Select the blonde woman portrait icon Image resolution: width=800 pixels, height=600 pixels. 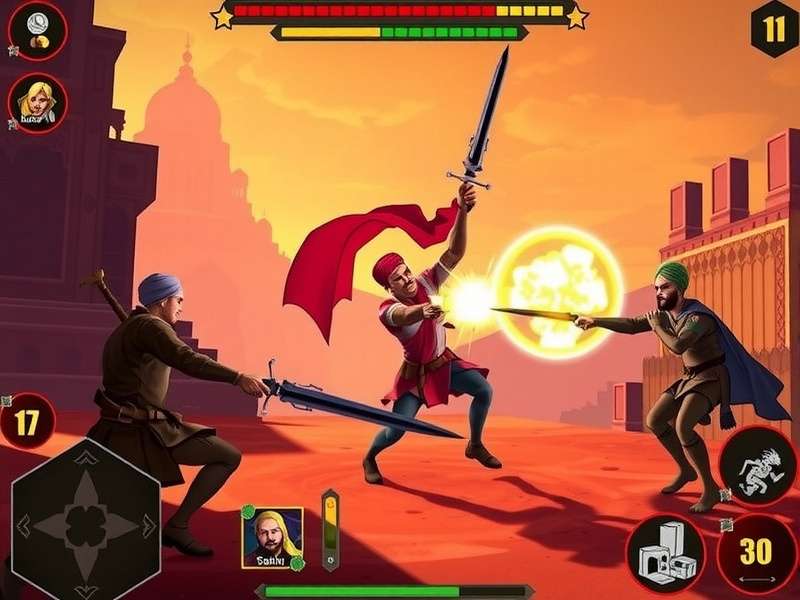[x=38, y=102]
